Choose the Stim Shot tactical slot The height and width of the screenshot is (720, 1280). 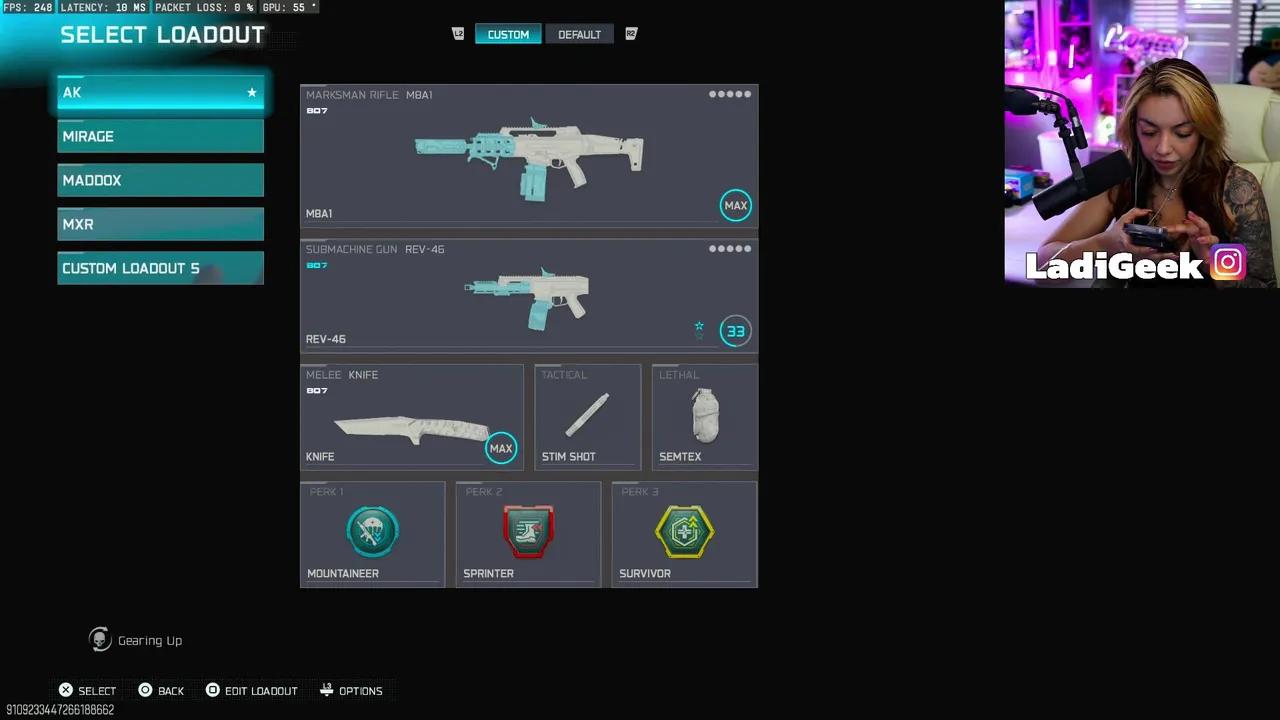(x=587, y=417)
